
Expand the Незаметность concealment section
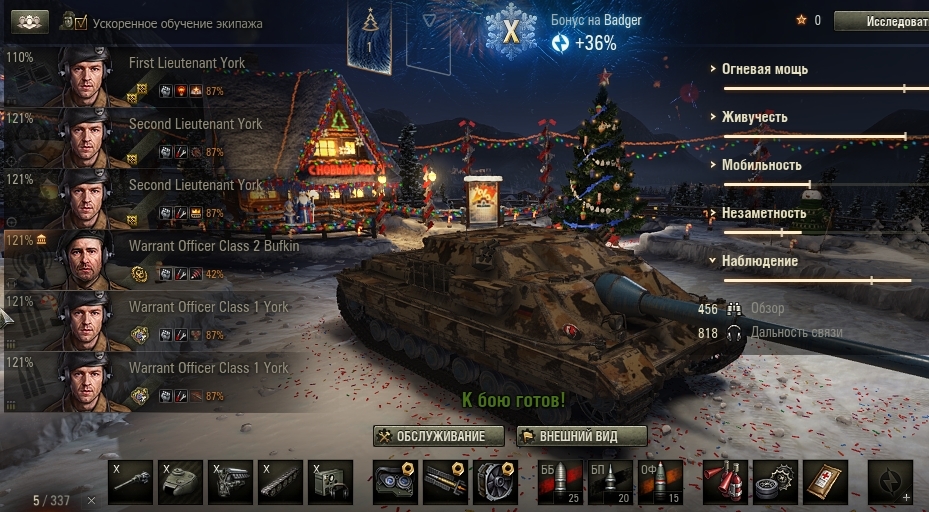(763, 213)
